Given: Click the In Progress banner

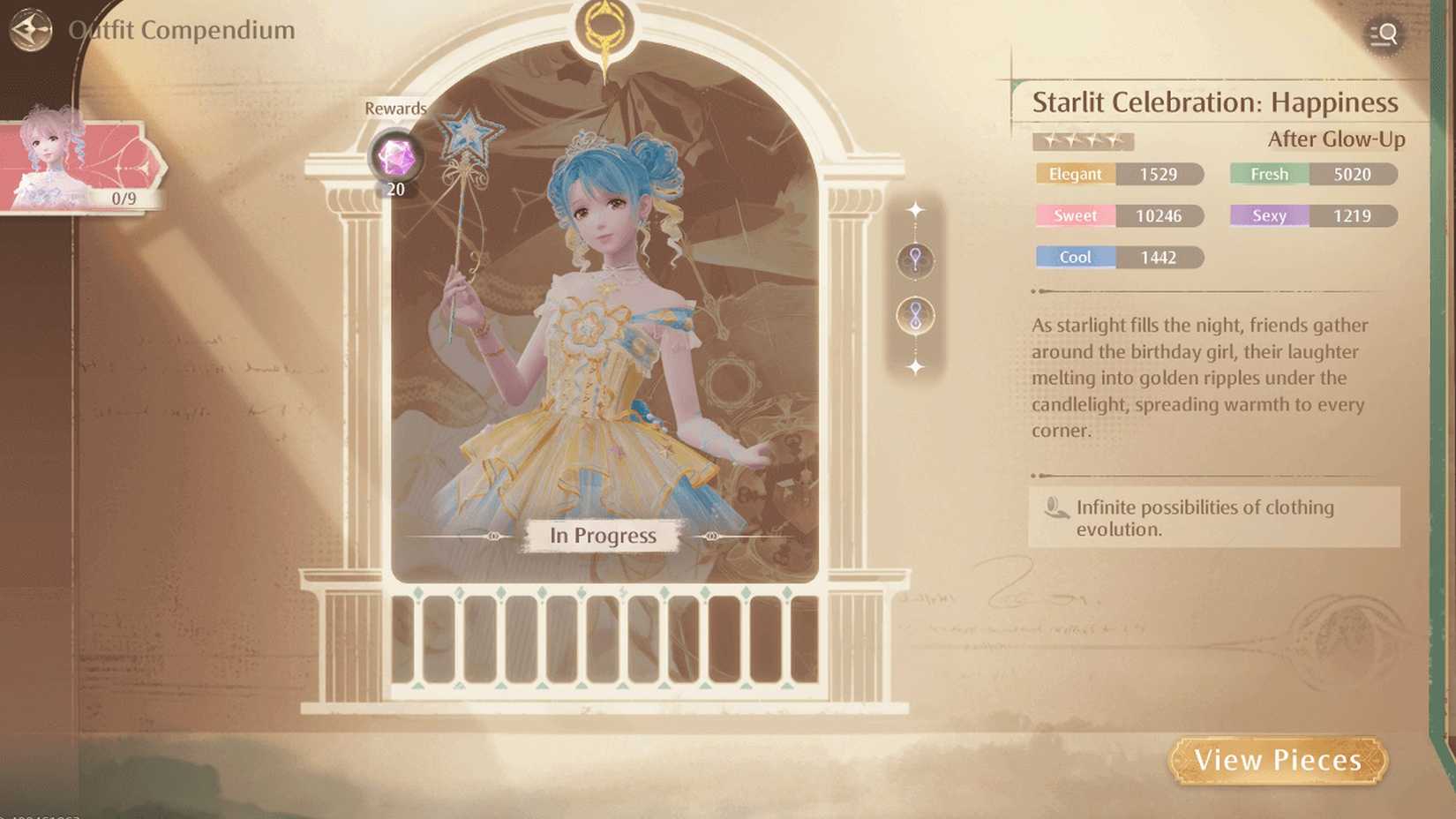Looking at the screenshot, I should point(603,536).
